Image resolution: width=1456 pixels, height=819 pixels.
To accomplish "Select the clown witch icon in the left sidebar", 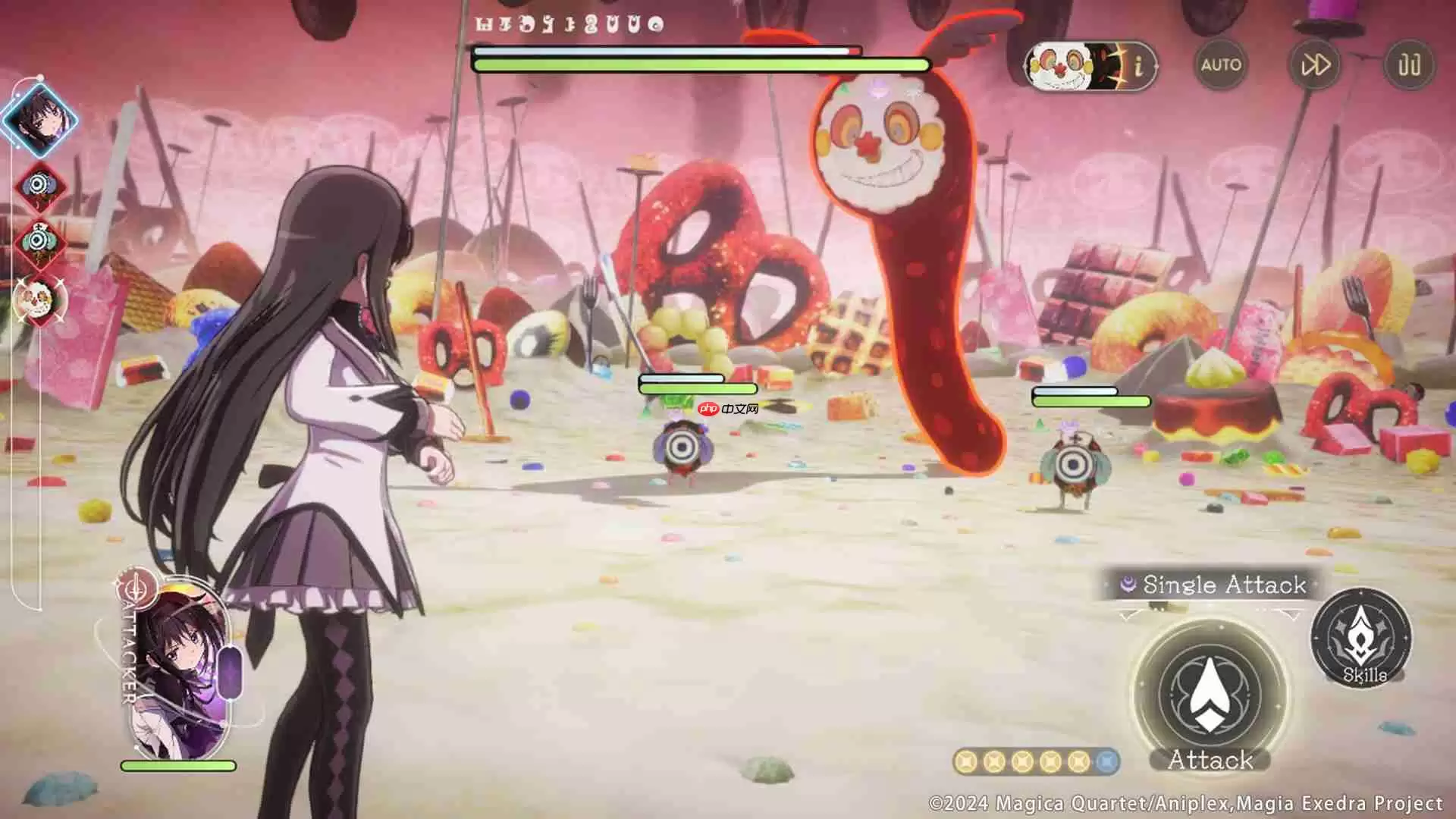I will point(39,299).
